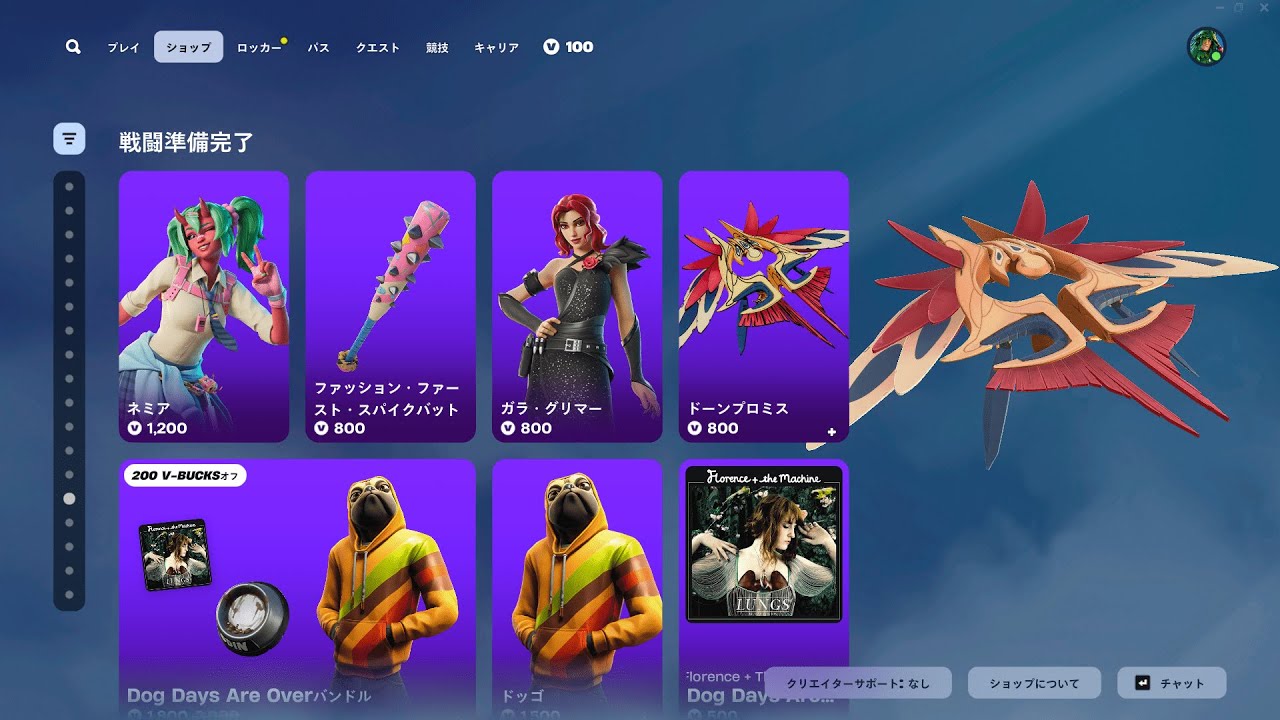Select the ショップ tab
This screenshot has height=720, width=1280.
coord(188,47)
